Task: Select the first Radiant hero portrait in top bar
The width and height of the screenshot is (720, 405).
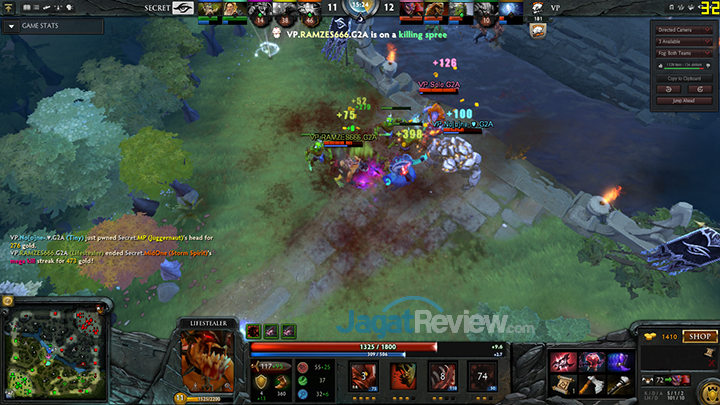Action: [x=209, y=10]
